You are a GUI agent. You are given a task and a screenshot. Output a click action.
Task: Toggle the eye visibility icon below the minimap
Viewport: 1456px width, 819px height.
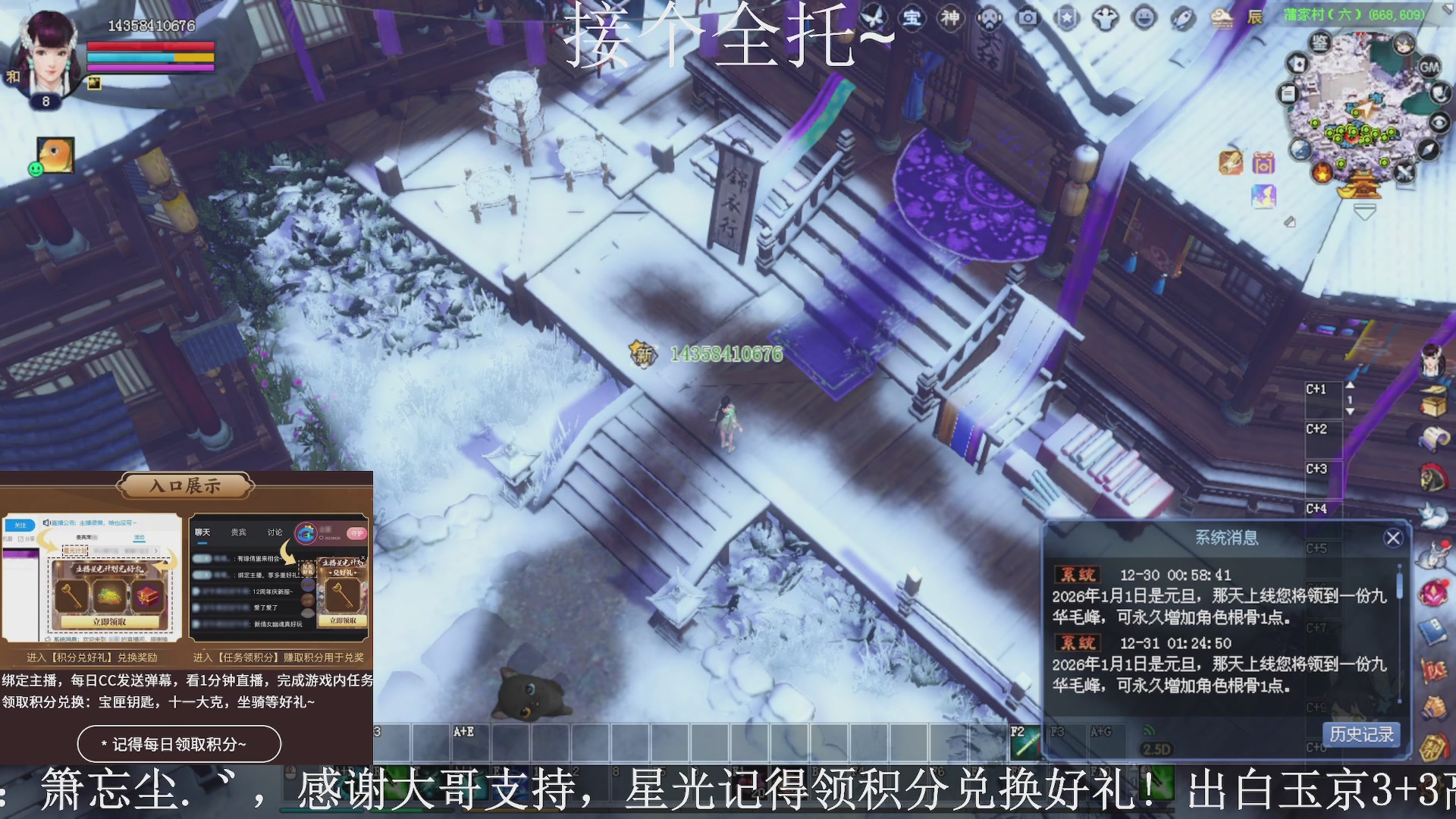click(1441, 121)
